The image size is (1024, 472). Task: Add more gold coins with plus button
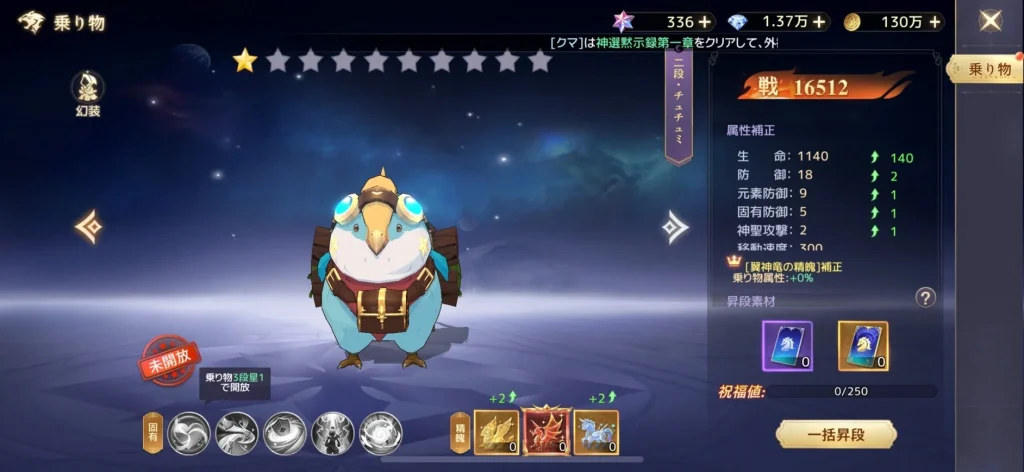[932, 21]
